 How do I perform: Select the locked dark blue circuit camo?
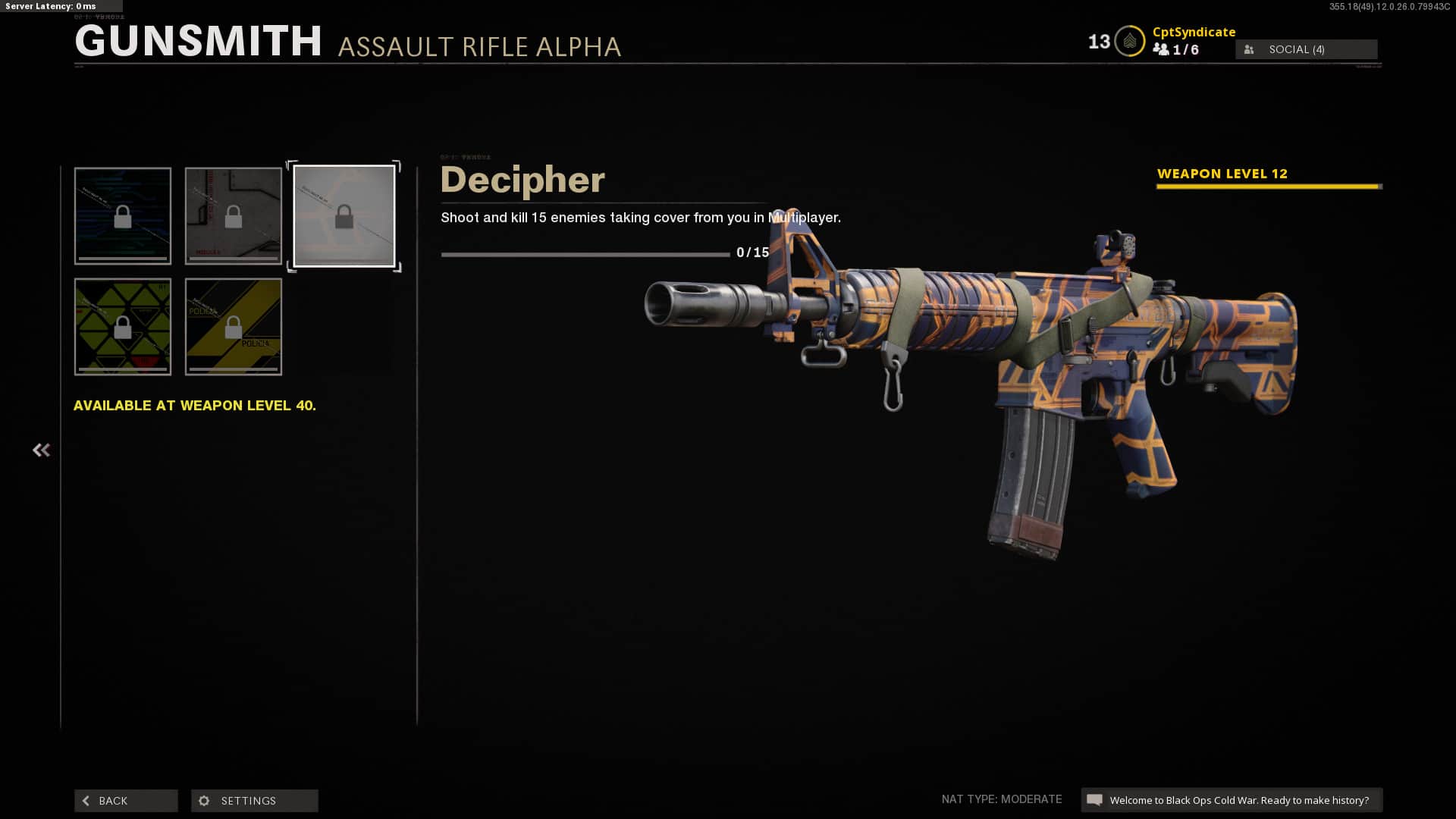(x=123, y=216)
